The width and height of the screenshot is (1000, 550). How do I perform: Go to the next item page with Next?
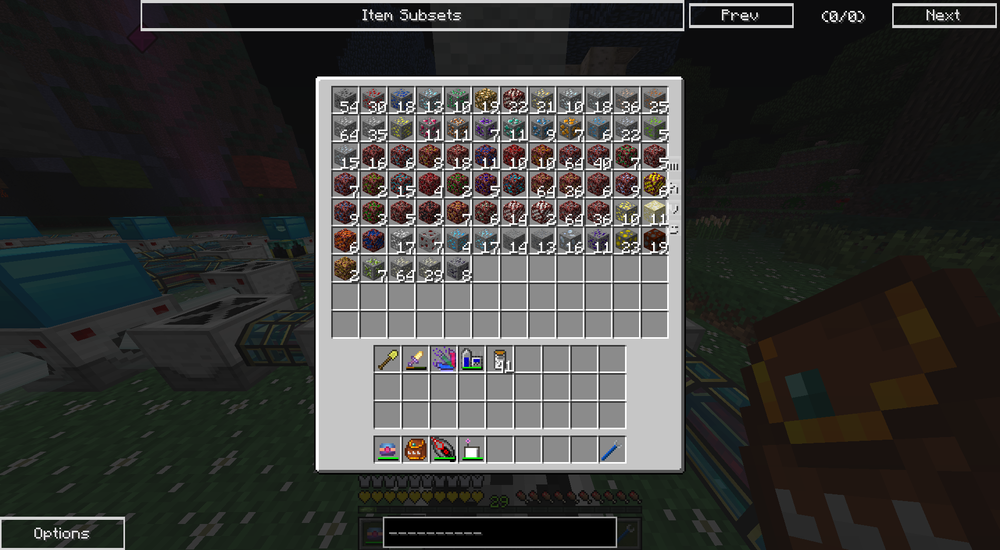click(942, 15)
